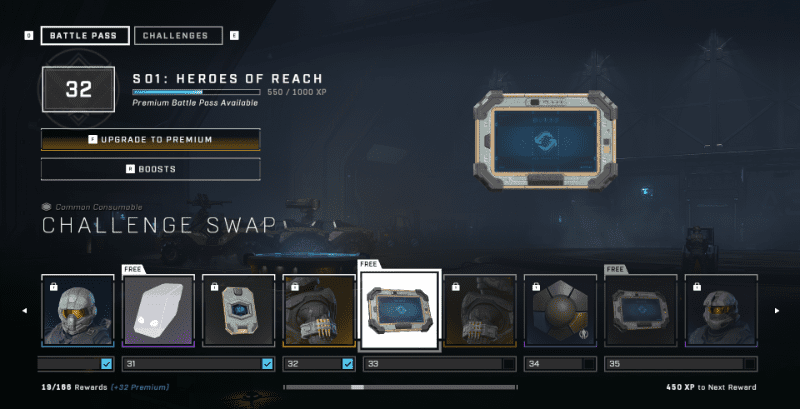Choose the tier 32 gold-backed wrist gear reward
The image size is (800, 409).
pos(318,311)
